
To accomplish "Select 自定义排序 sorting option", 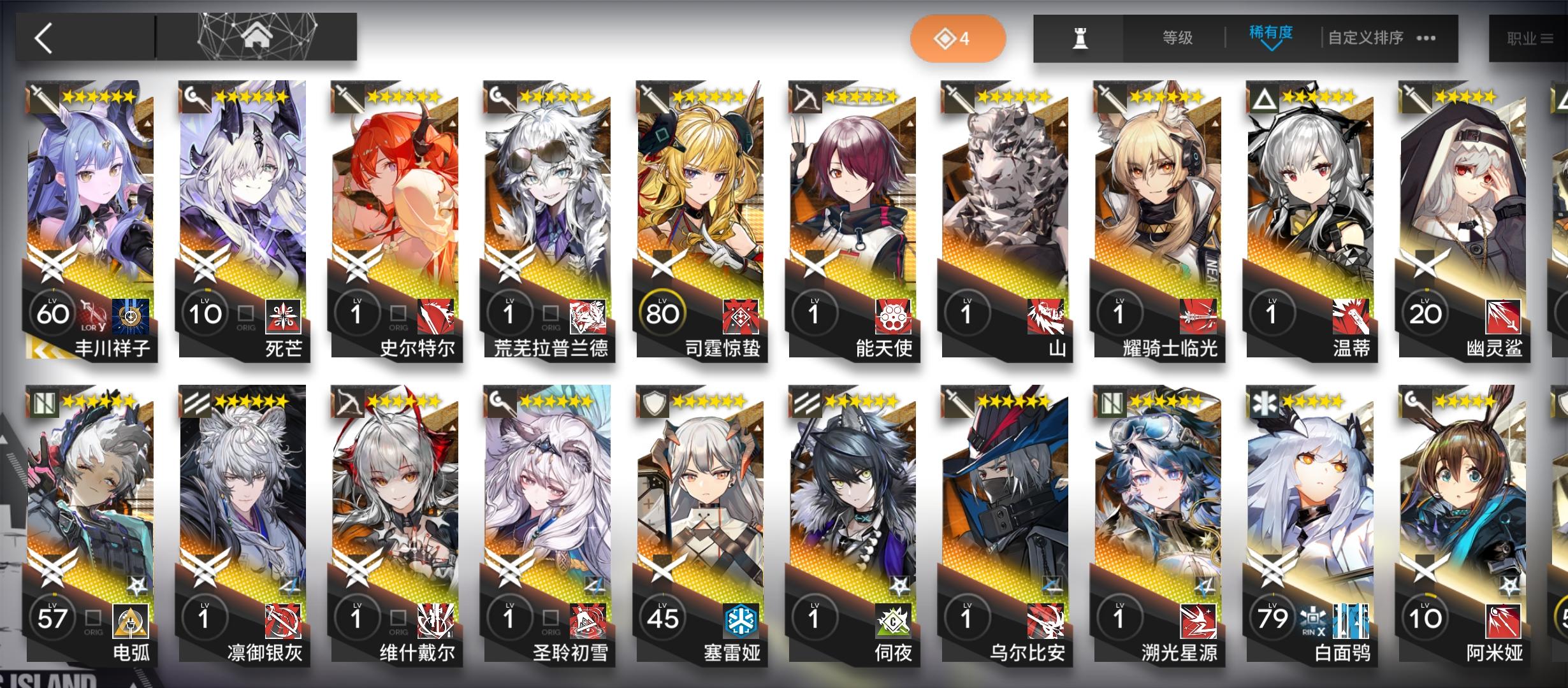I will pyautogui.click(x=1367, y=36).
